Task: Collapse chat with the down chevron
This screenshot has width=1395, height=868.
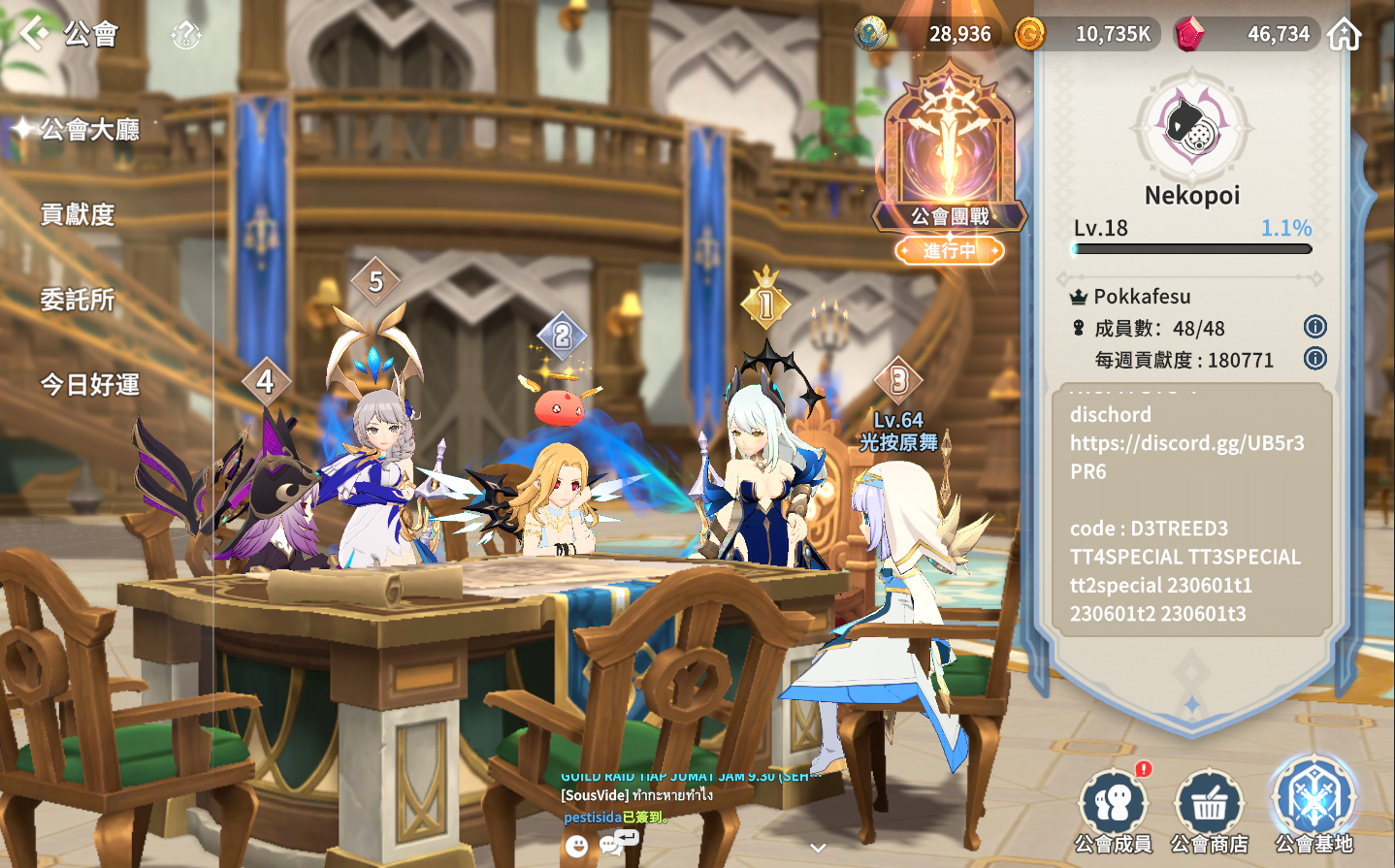Action: [818, 848]
